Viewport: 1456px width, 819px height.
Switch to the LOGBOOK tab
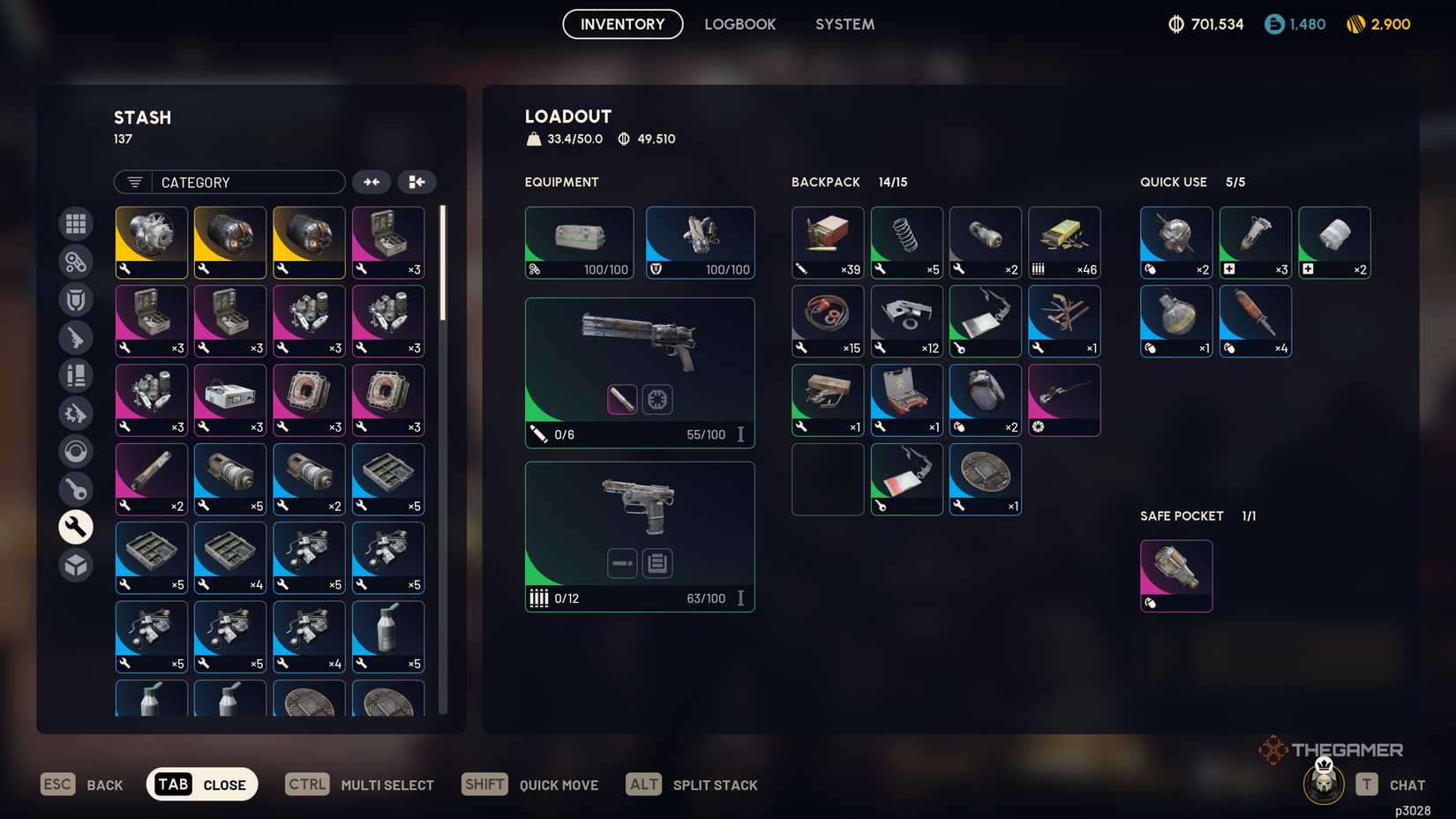[x=740, y=24]
